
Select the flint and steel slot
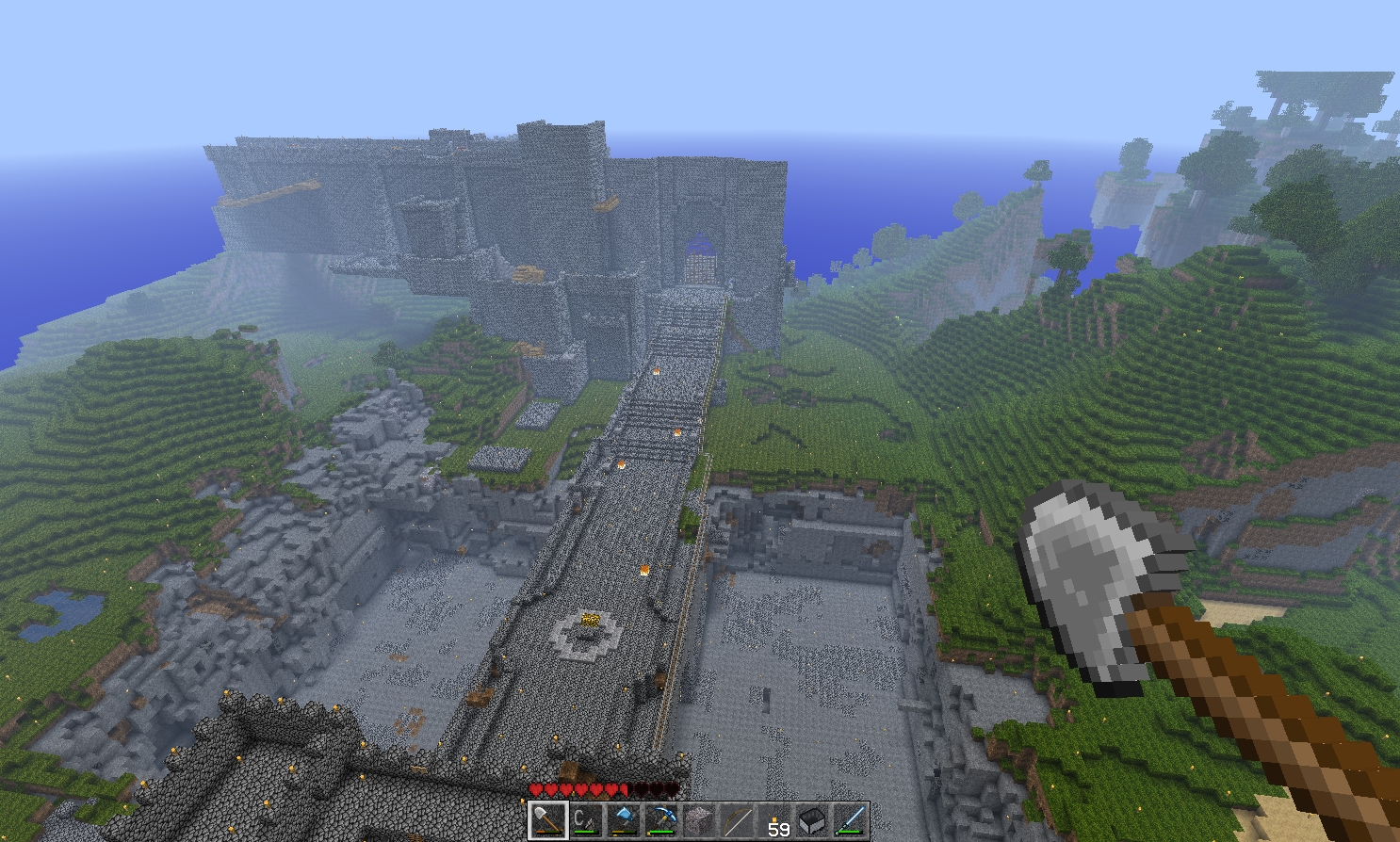click(x=584, y=820)
